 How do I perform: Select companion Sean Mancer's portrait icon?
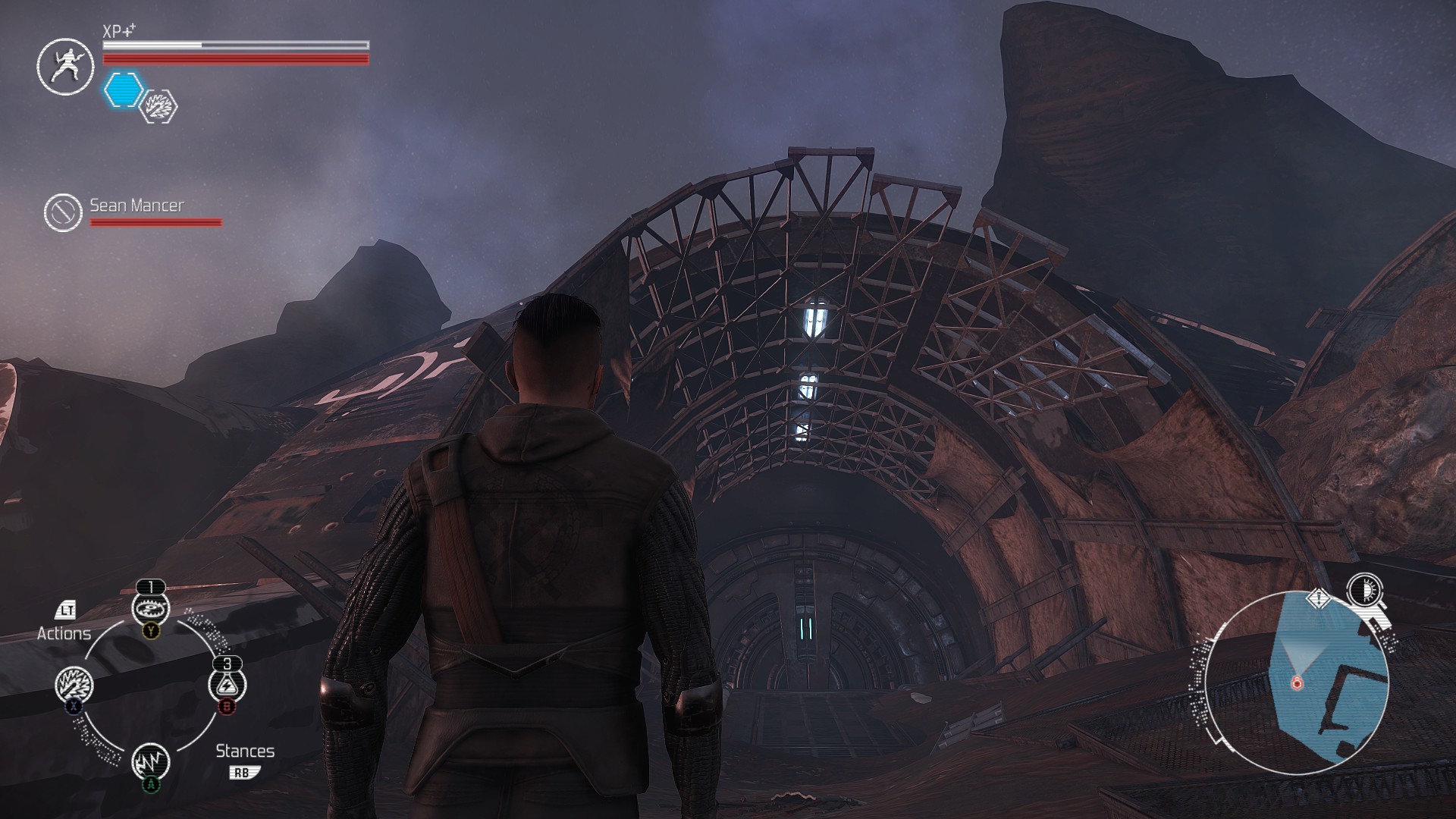point(63,212)
